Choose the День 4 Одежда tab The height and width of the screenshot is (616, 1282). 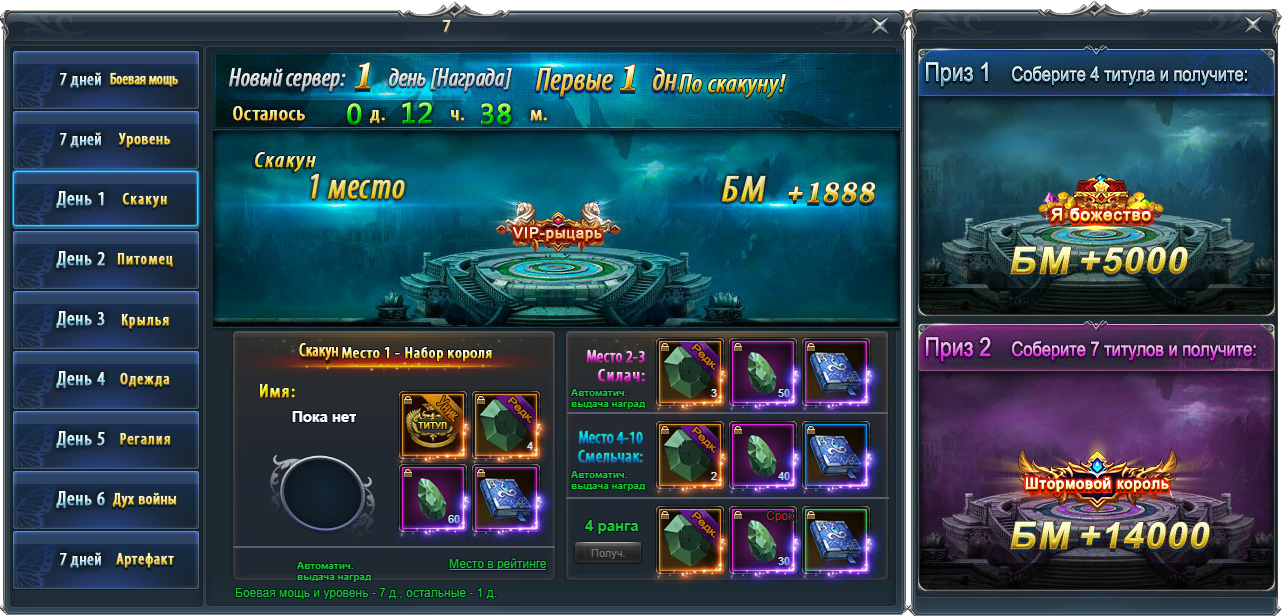pyautogui.click(x=105, y=380)
